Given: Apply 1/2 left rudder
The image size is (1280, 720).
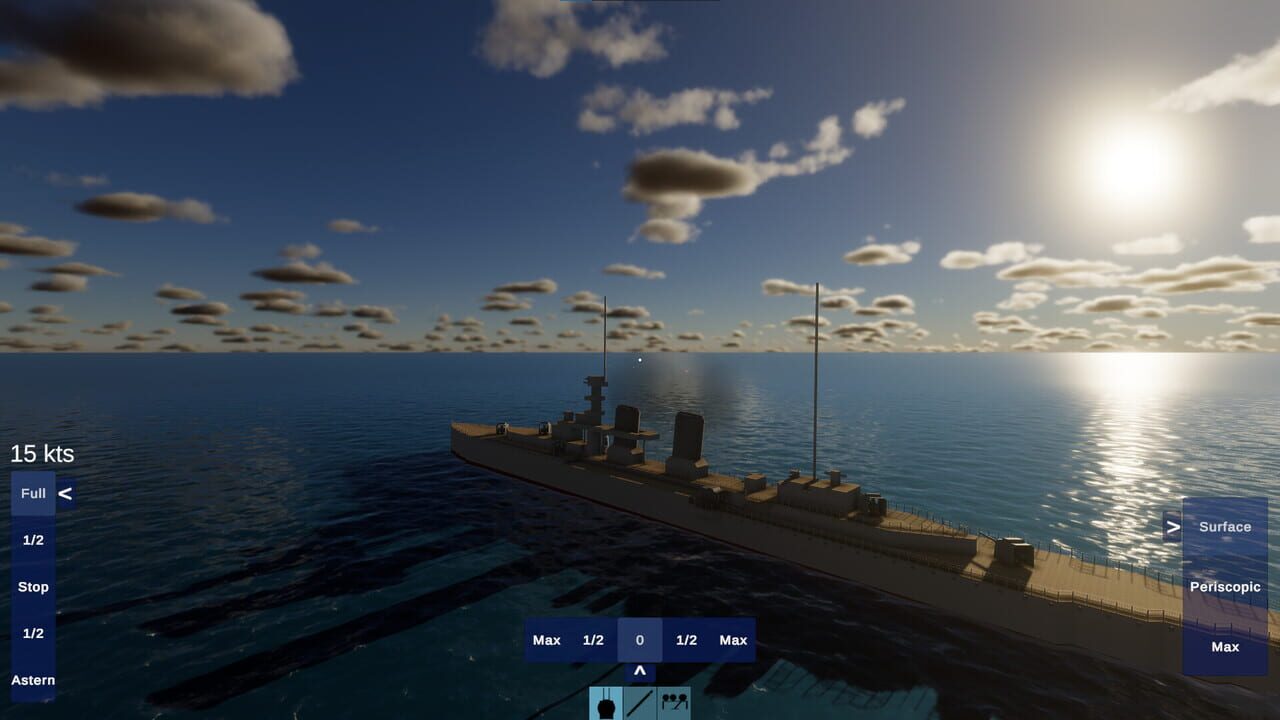Looking at the screenshot, I should pyautogui.click(x=593, y=640).
